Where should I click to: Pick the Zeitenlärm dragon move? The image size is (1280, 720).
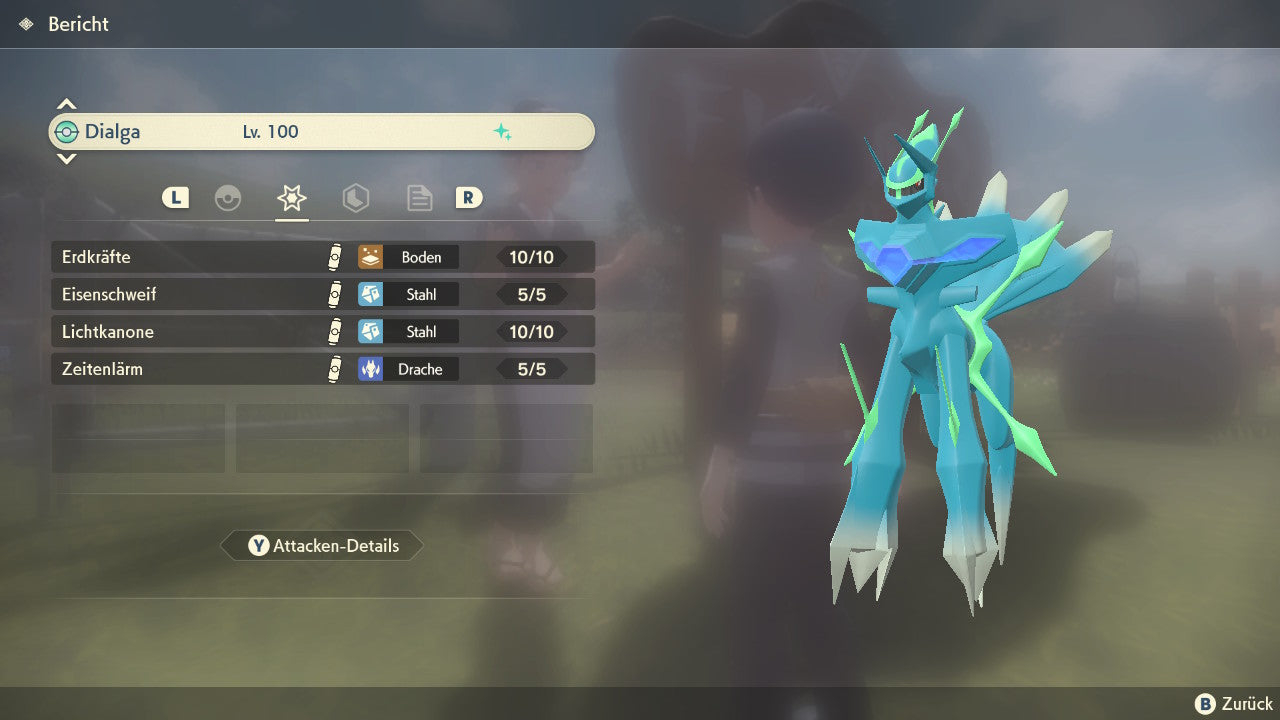click(322, 369)
